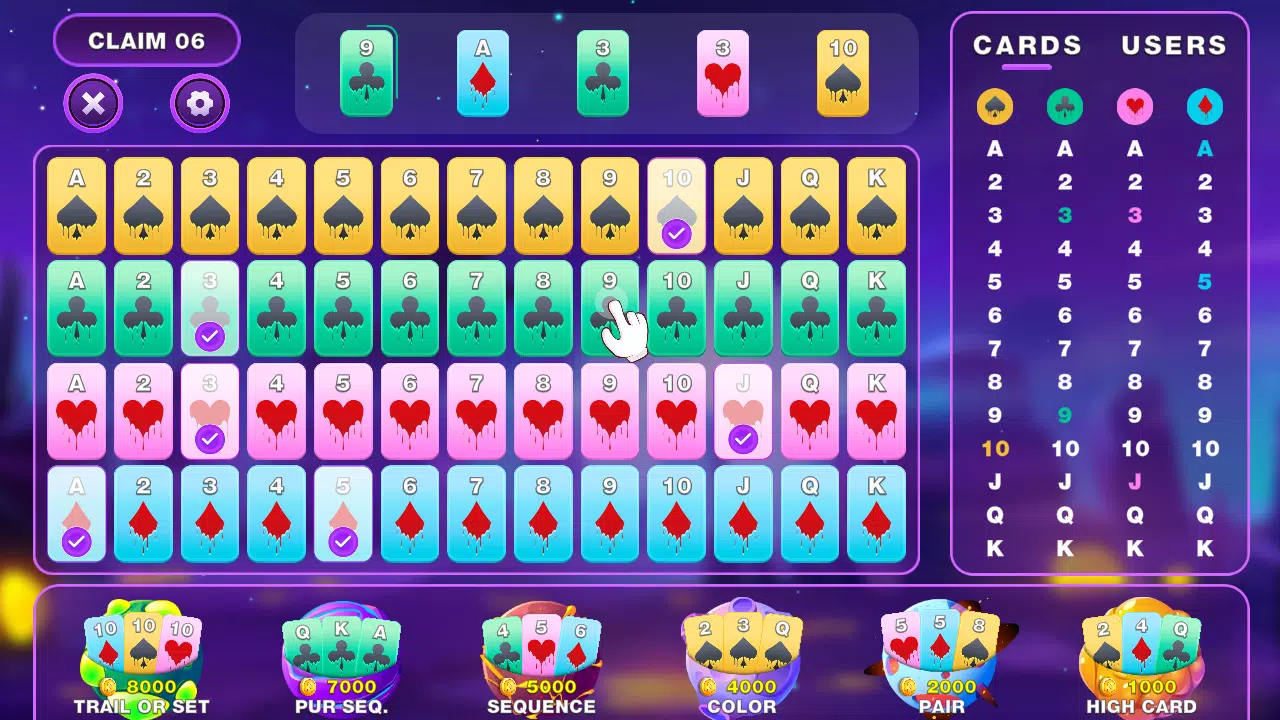This screenshot has width=1280, height=720.
Task: Deselect the checked 3 of clubs card
Action: (210, 310)
